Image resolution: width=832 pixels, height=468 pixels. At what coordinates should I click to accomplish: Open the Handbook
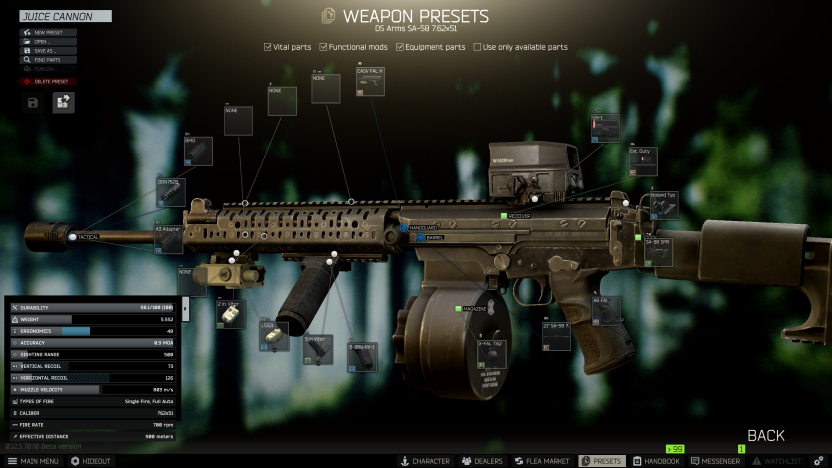656,461
